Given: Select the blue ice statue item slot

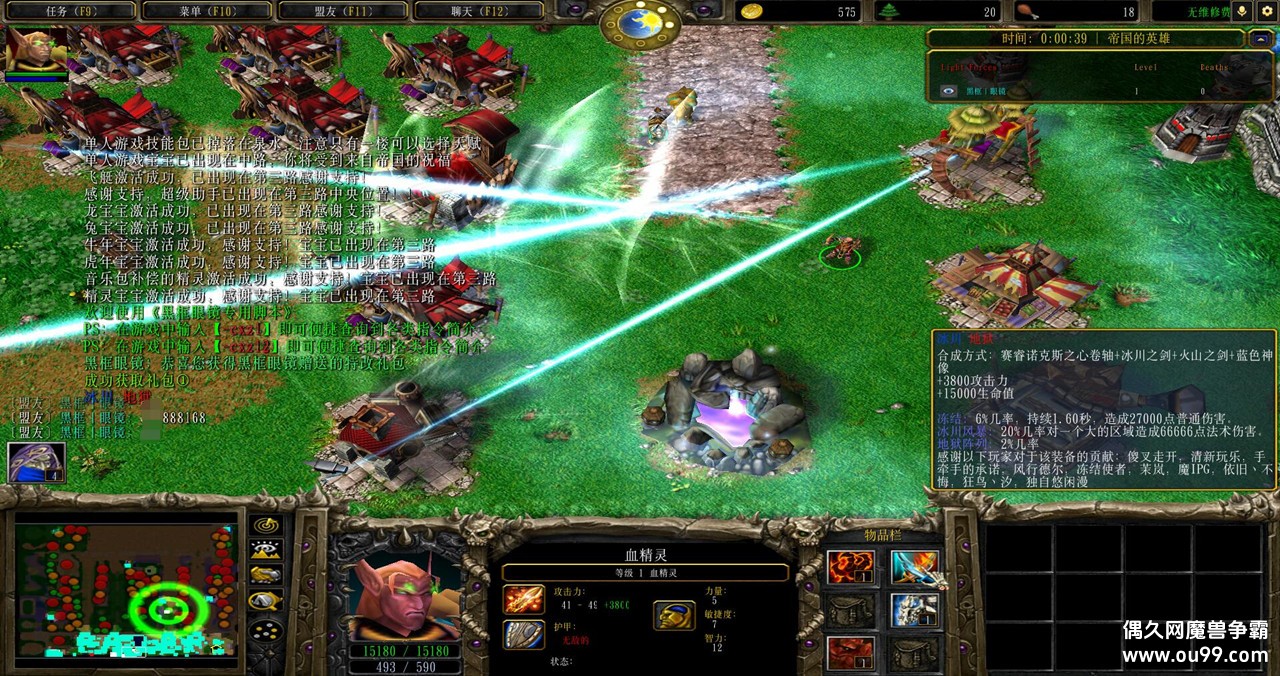Looking at the screenshot, I should coord(915,610).
